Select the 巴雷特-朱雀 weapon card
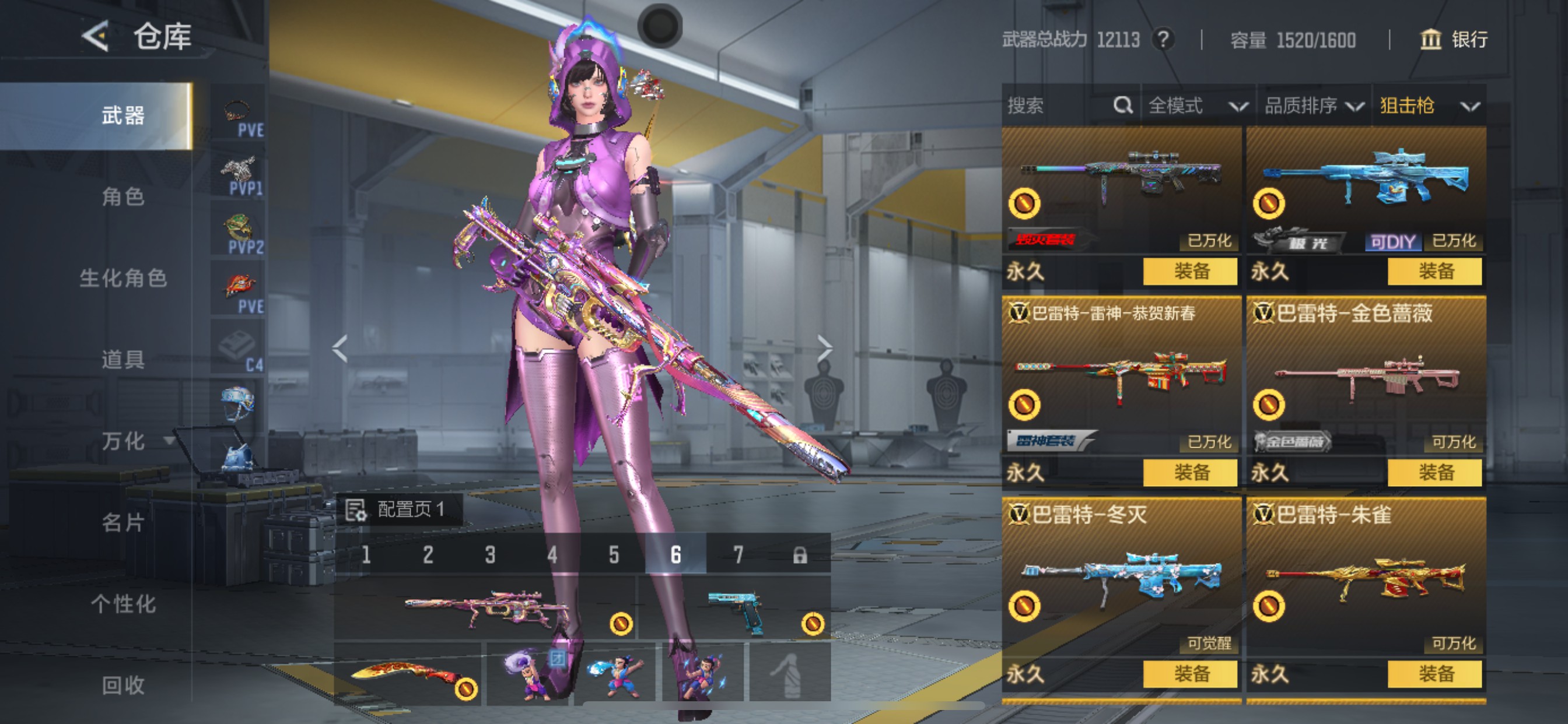The width and height of the screenshot is (1568, 724). pyautogui.click(x=1366, y=578)
